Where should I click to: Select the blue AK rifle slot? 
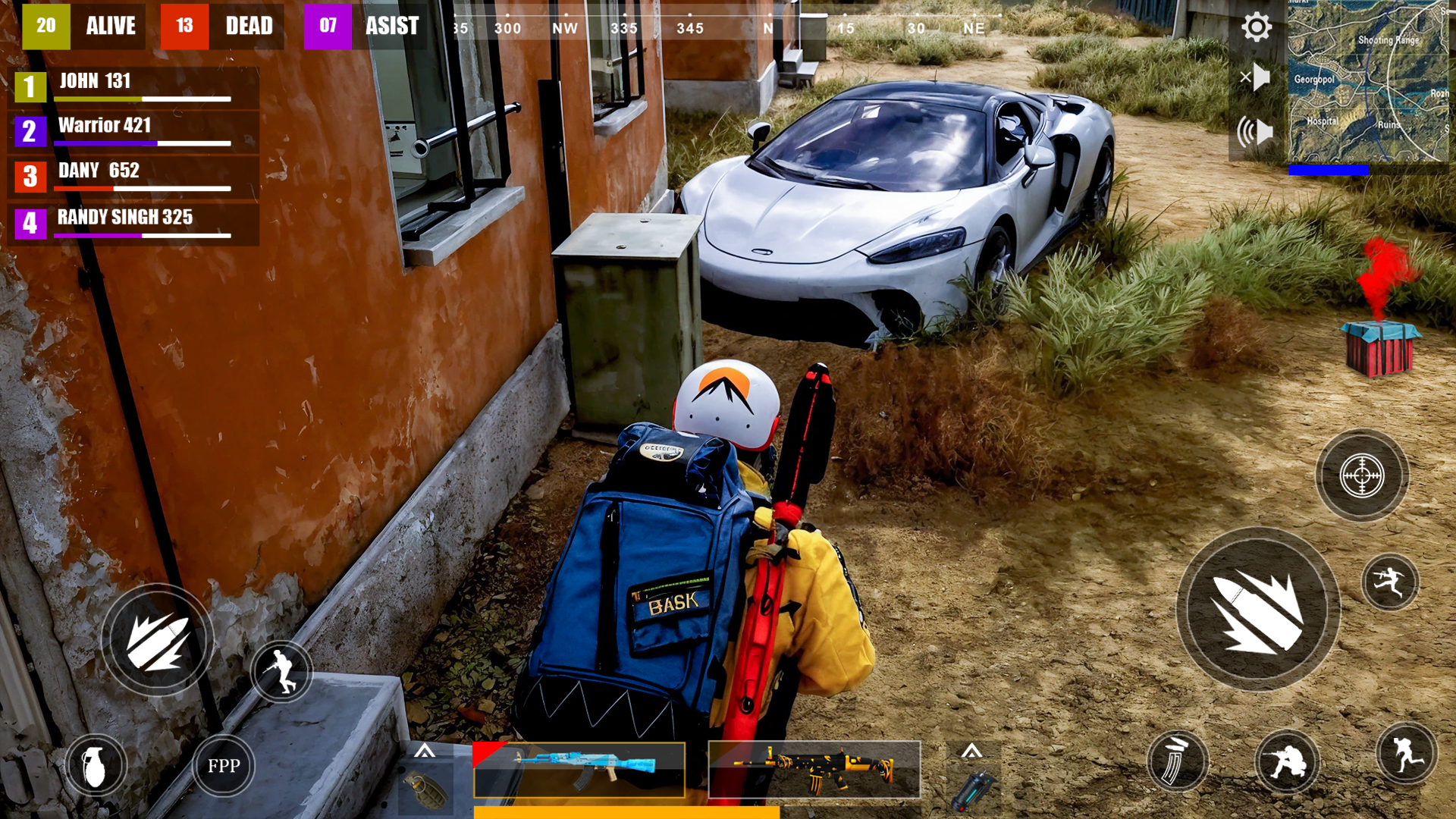(579, 770)
